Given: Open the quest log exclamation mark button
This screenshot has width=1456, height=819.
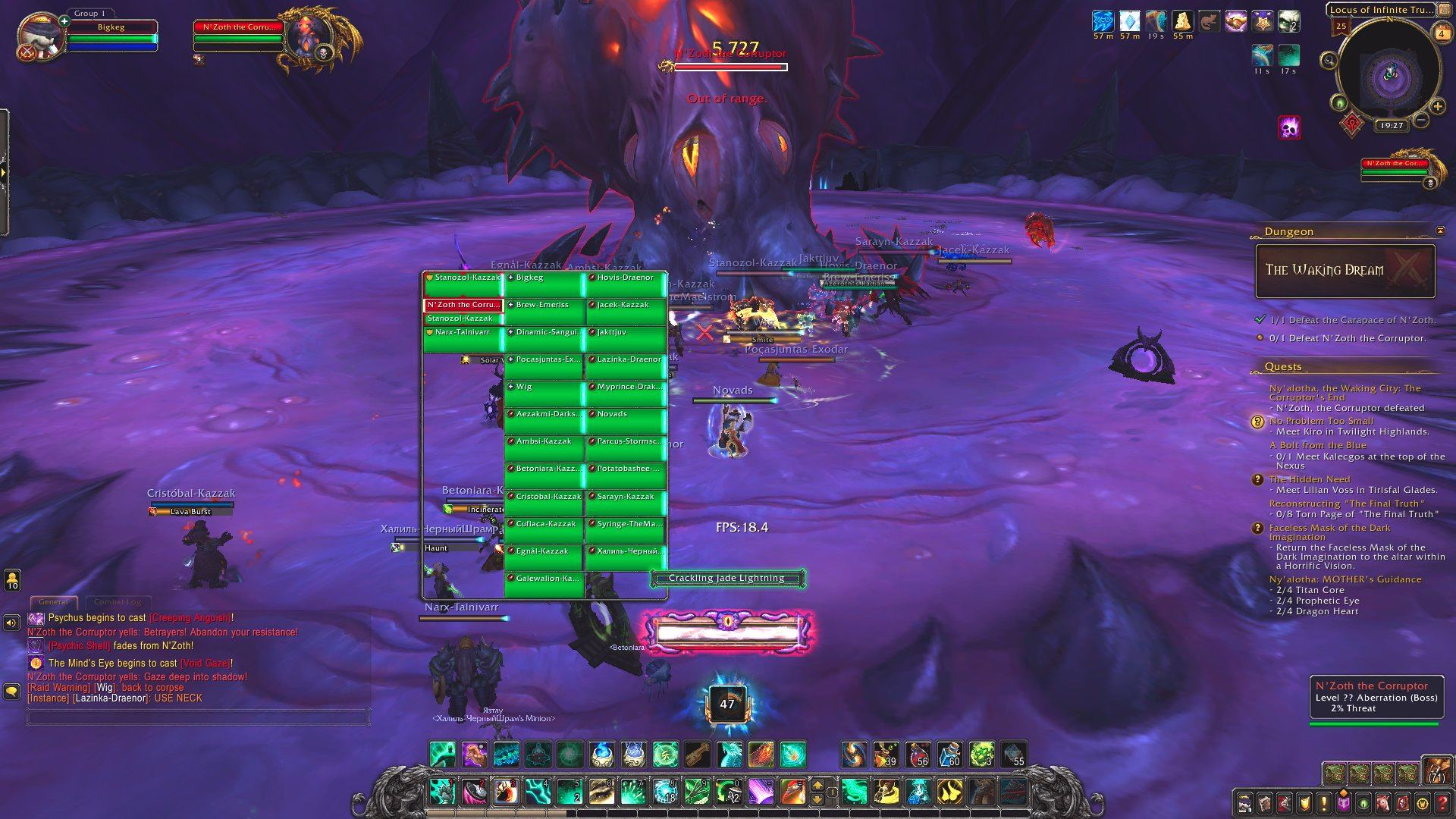Looking at the screenshot, I should click(1324, 802).
